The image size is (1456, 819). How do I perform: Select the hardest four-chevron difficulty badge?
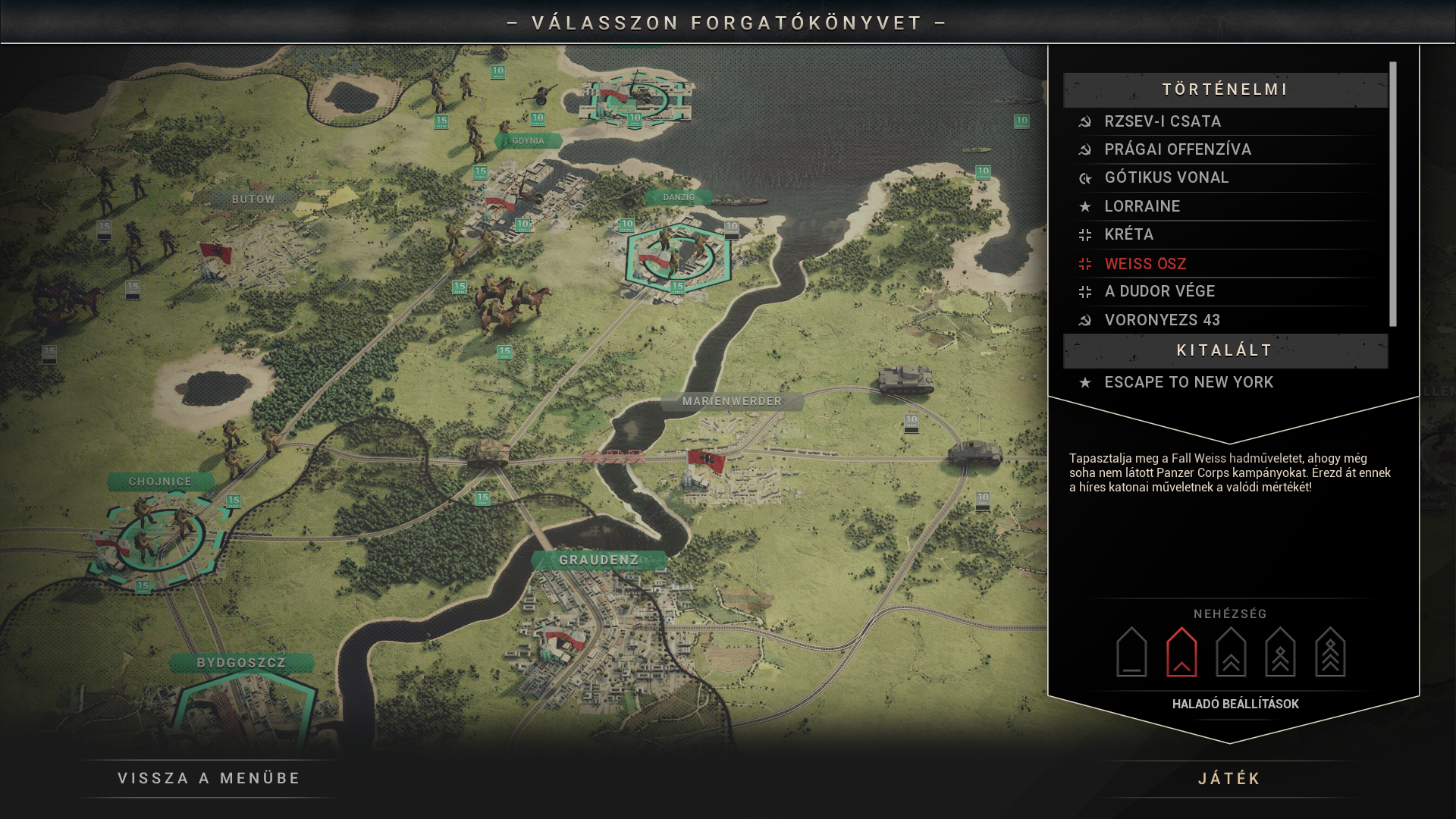tap(1330, 652)
